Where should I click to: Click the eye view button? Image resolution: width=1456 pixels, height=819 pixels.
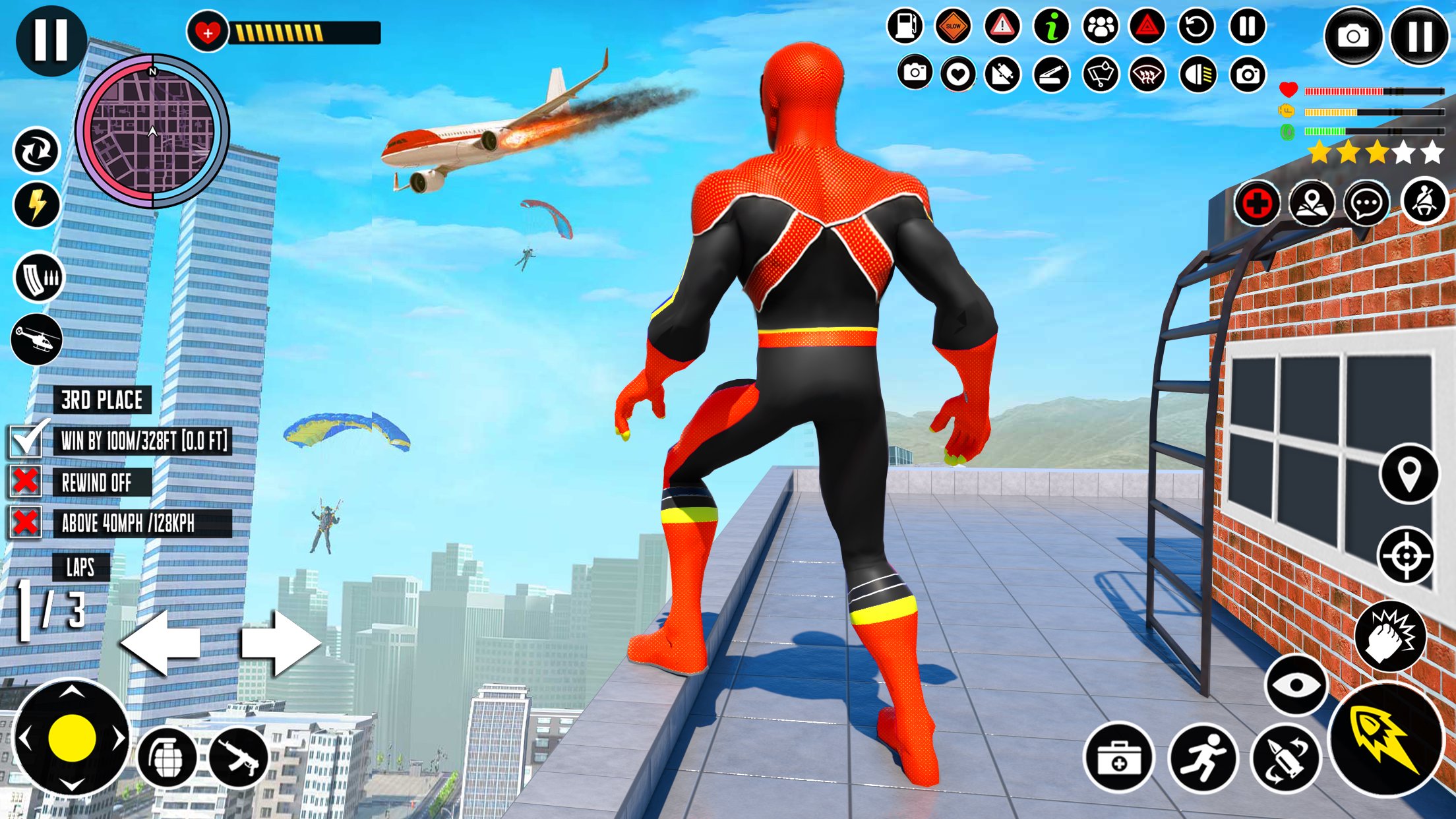tap(1296, 684)
